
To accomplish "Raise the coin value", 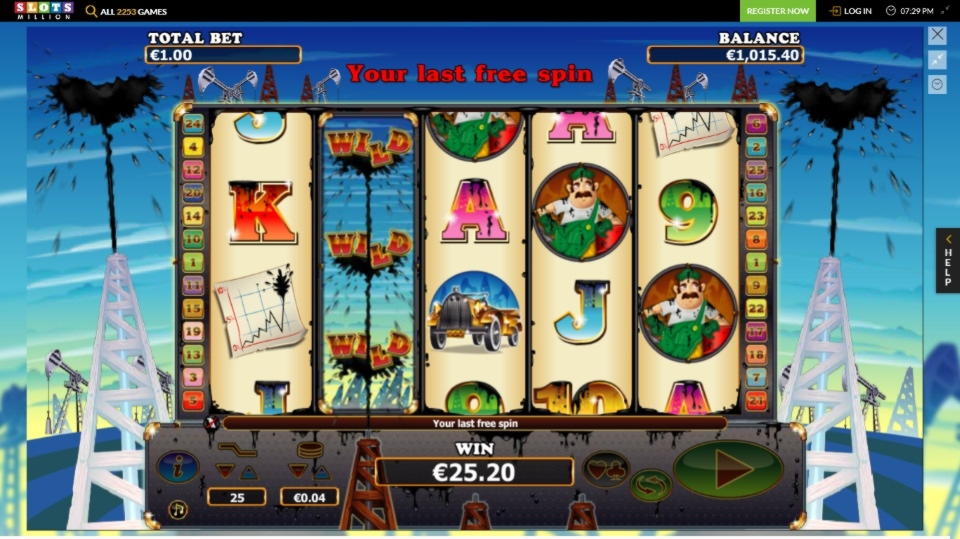I will point(322,471).
